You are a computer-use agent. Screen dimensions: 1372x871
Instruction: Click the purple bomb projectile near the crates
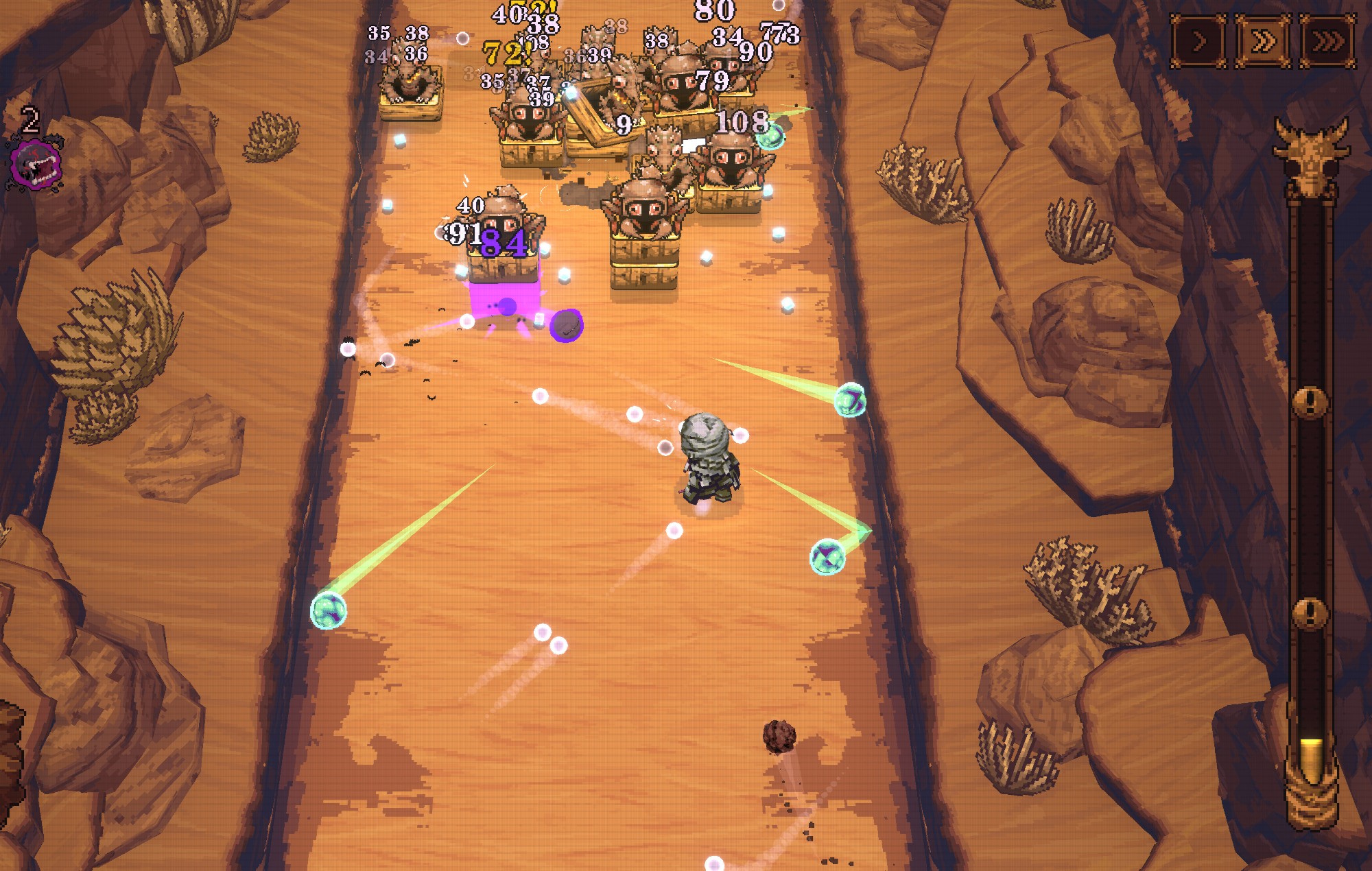tap(565, 324)
